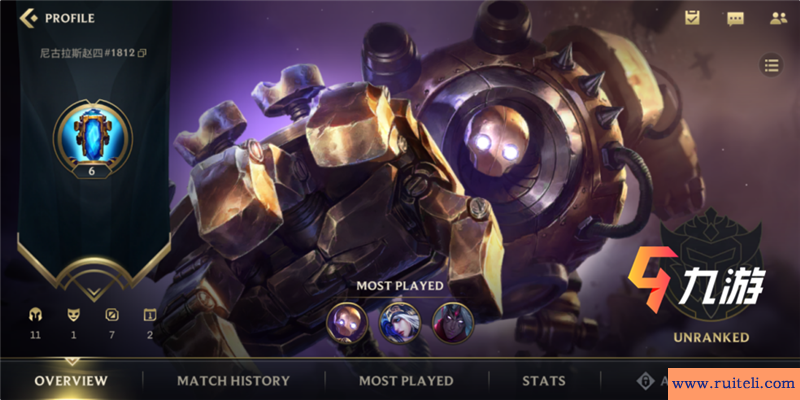Open the Most Played tab
This screenshot has height=400, width=800.
pyautogui.click(x=406, y=381)
